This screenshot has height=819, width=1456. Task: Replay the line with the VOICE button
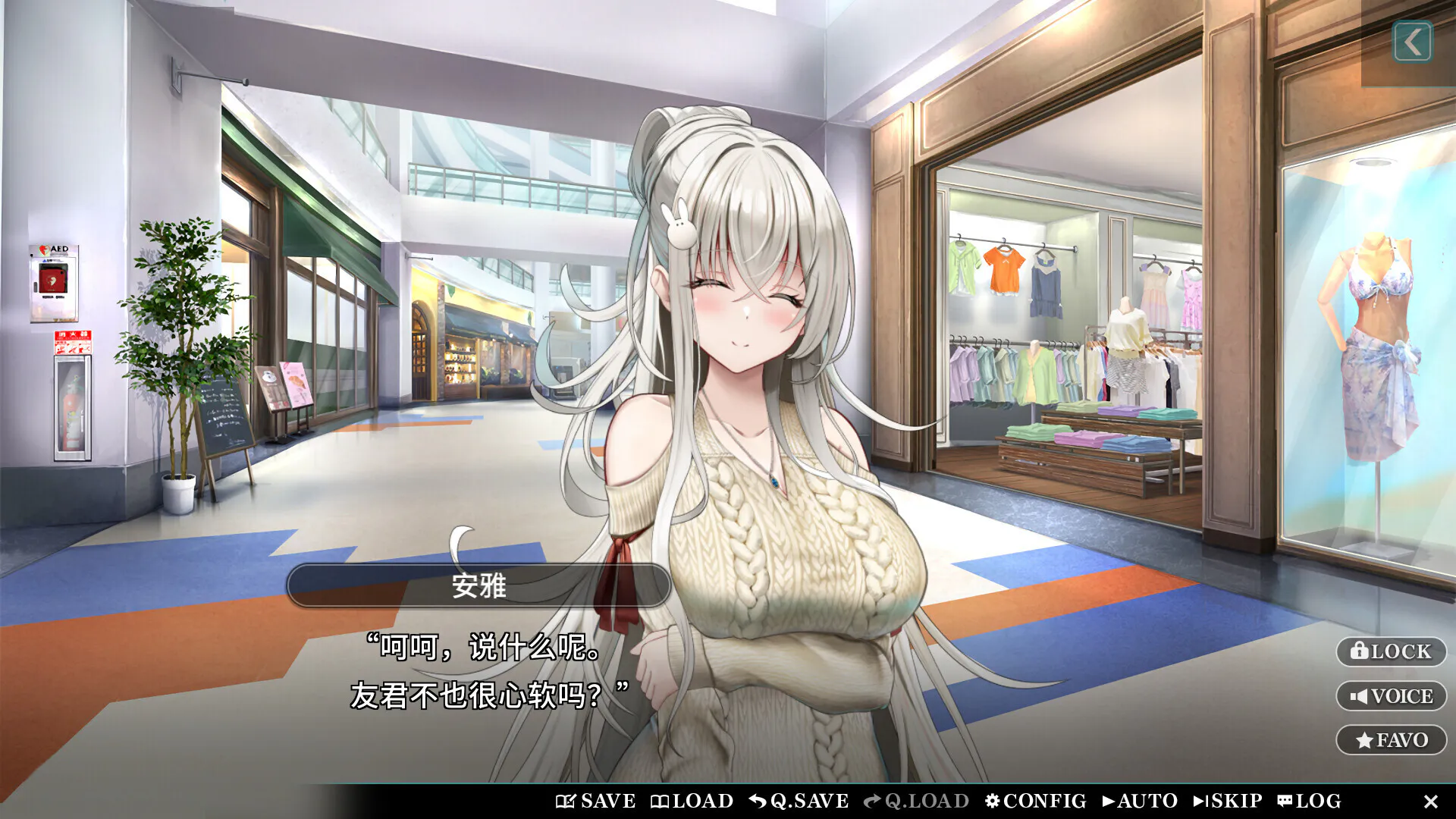click(x=1391, y=696)
